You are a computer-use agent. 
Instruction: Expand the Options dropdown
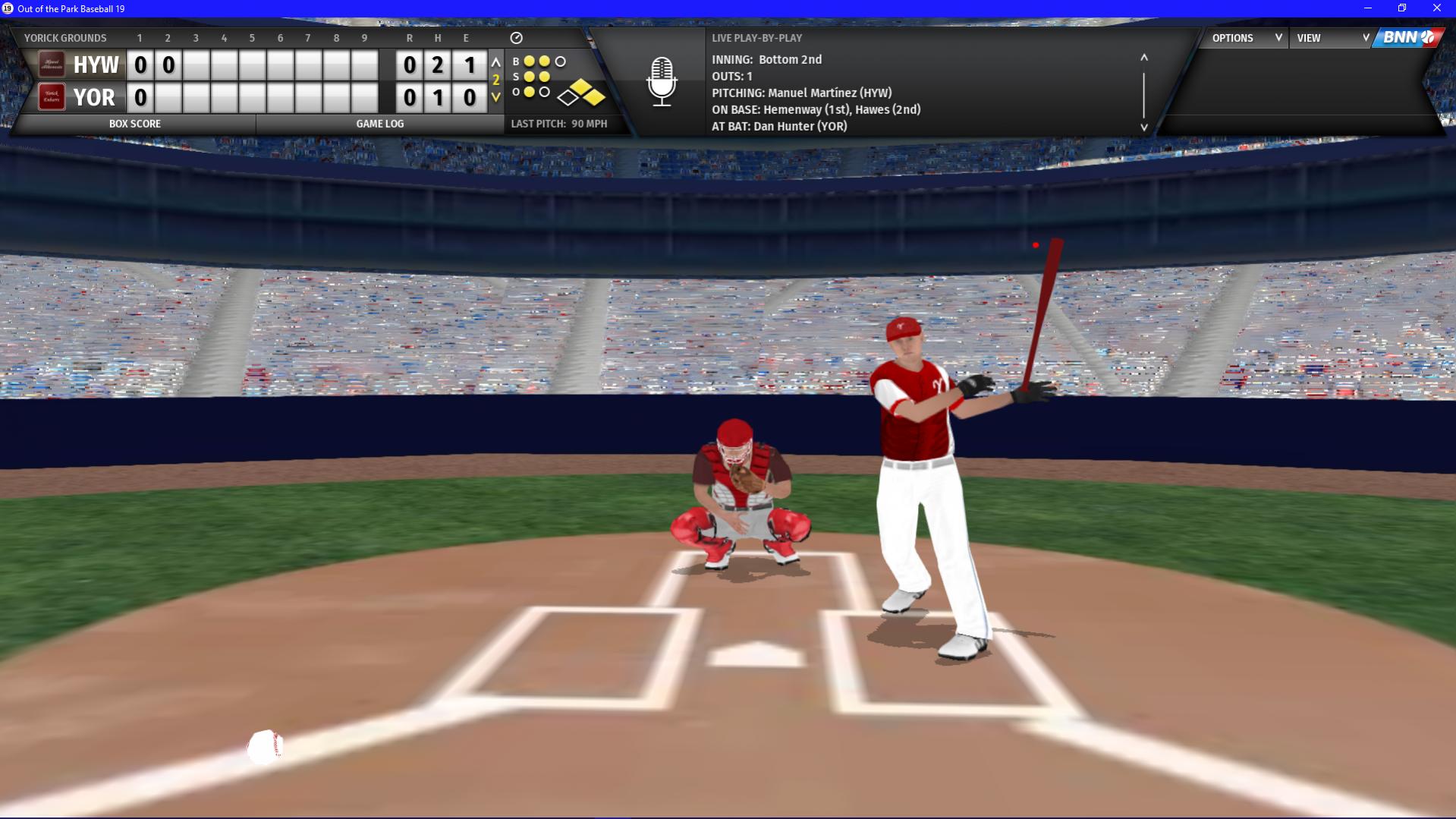click(1246, 38)
